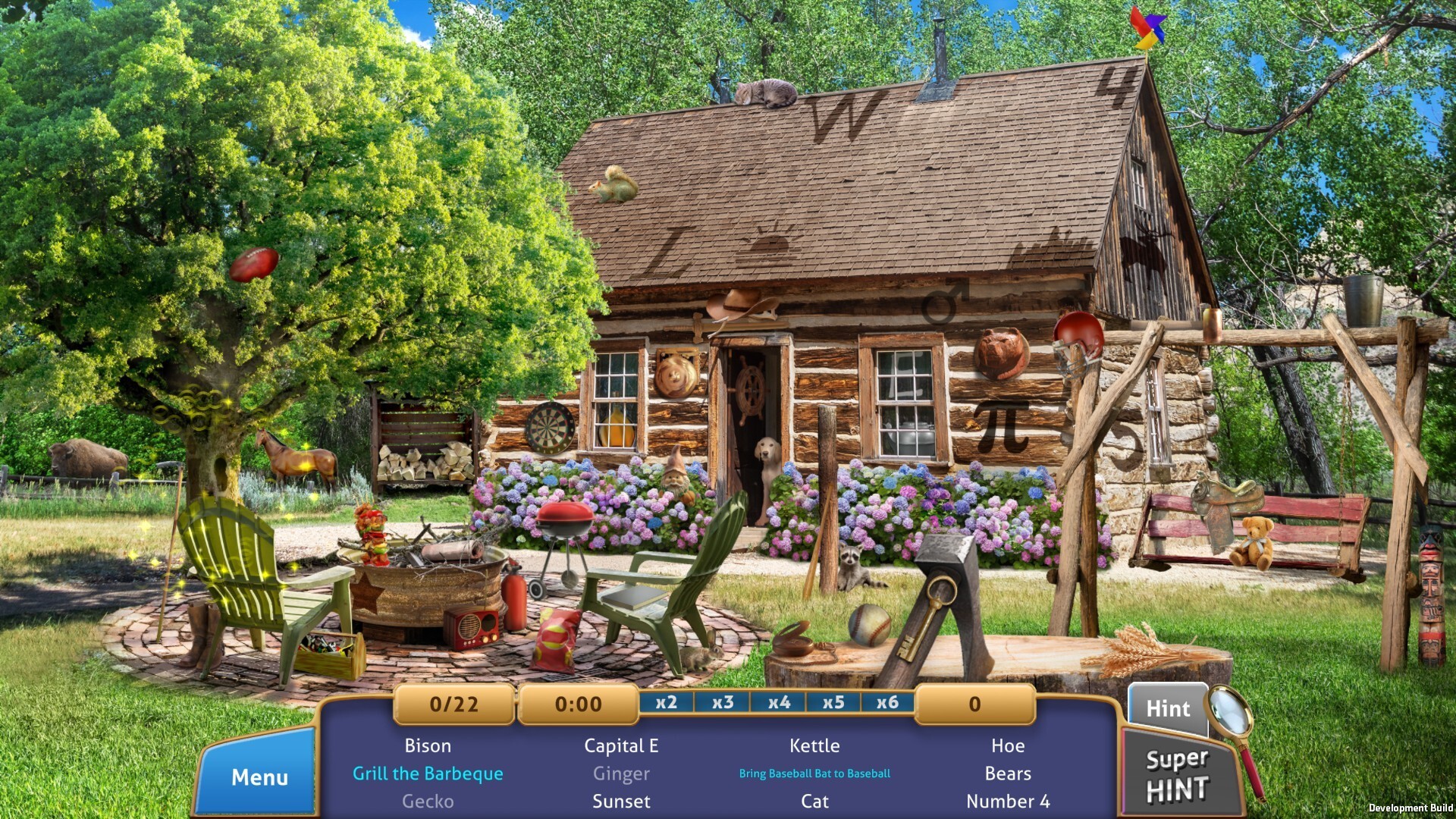Click the 0/22 progress counter

(x=453, y=704)
